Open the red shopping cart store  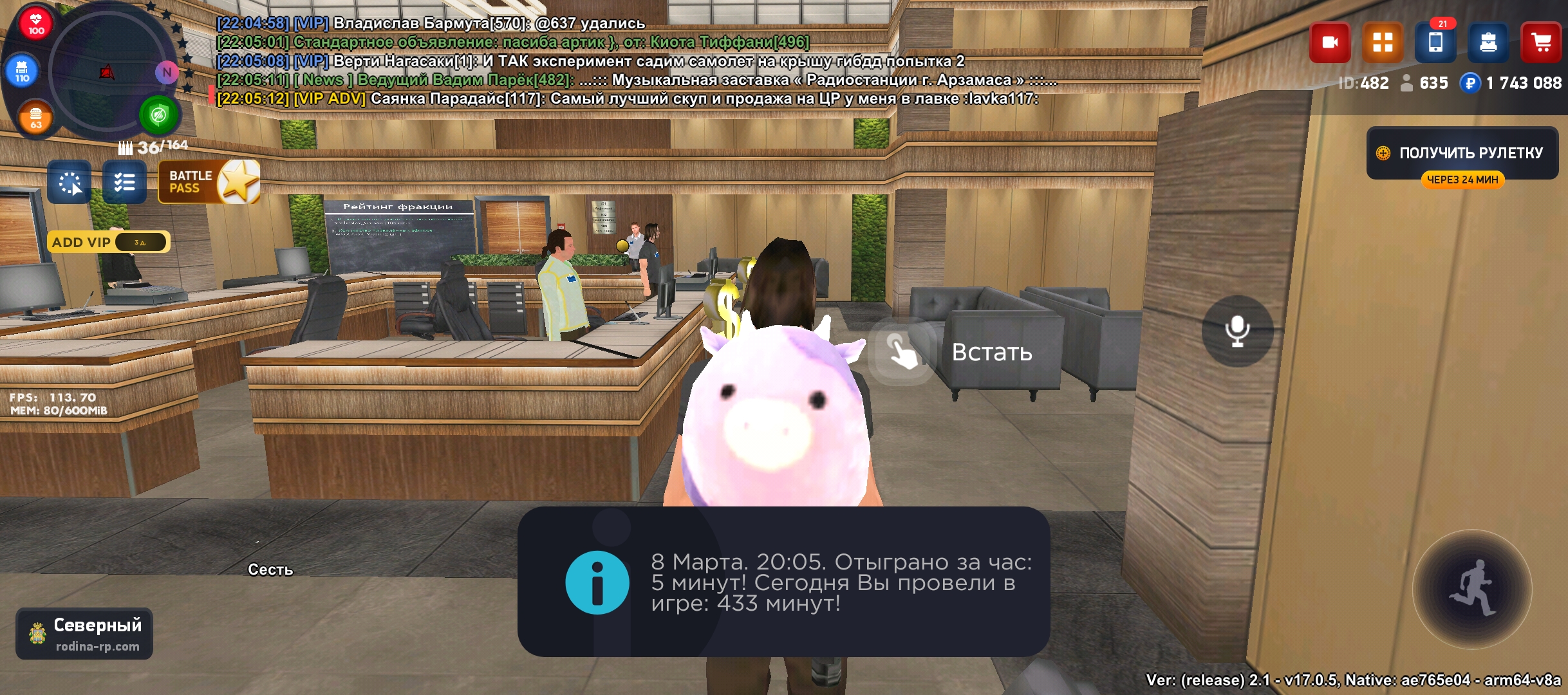(1540, 43)
